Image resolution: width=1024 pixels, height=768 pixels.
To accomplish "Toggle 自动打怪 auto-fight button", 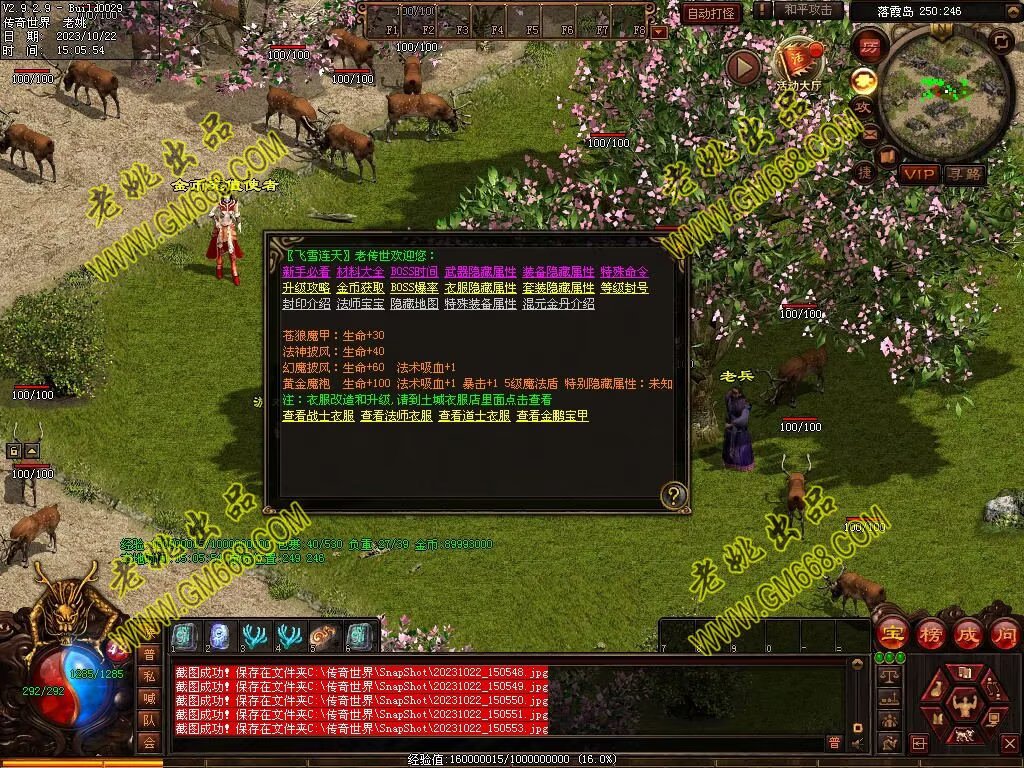I will click(x=712, y=13).
